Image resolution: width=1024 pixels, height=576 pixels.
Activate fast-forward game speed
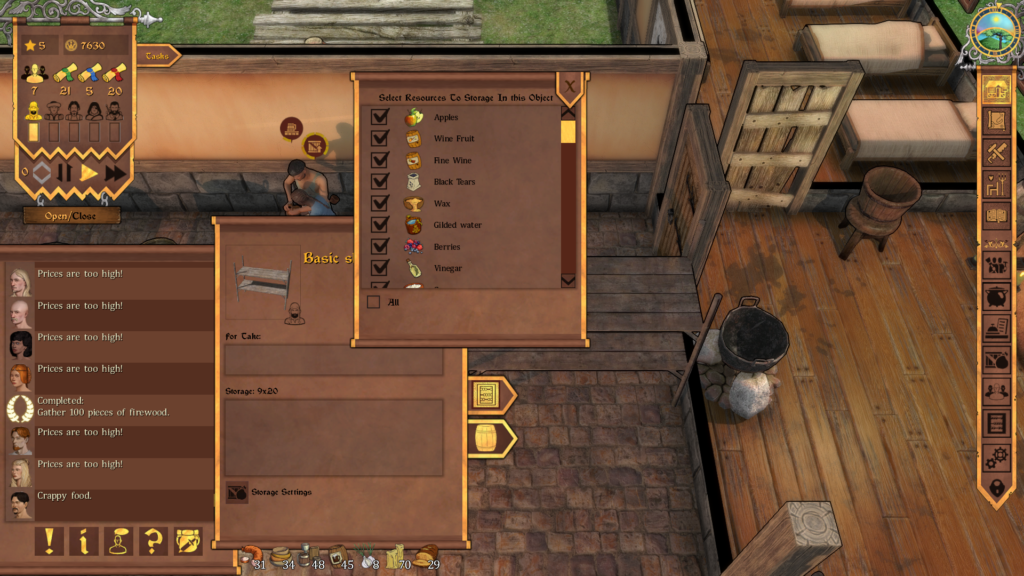tap(115, 172)
